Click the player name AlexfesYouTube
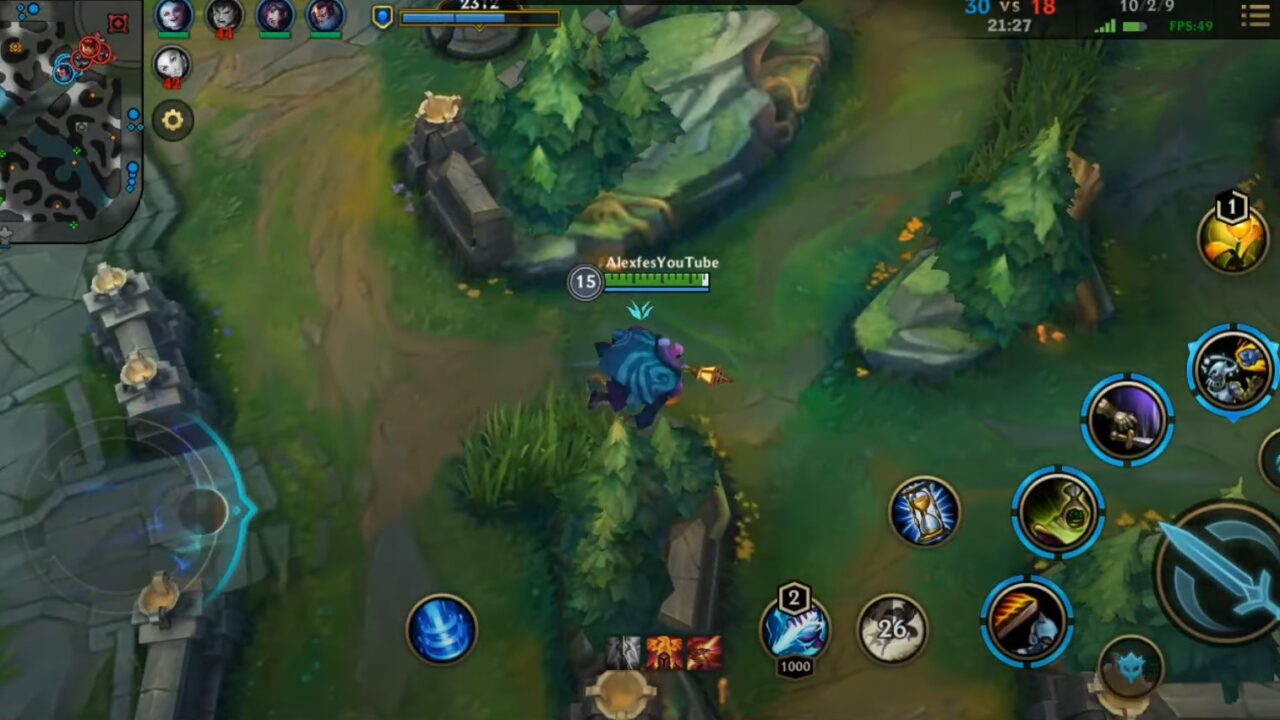The width and height of the screenshot is (1280, 720). 664,261
